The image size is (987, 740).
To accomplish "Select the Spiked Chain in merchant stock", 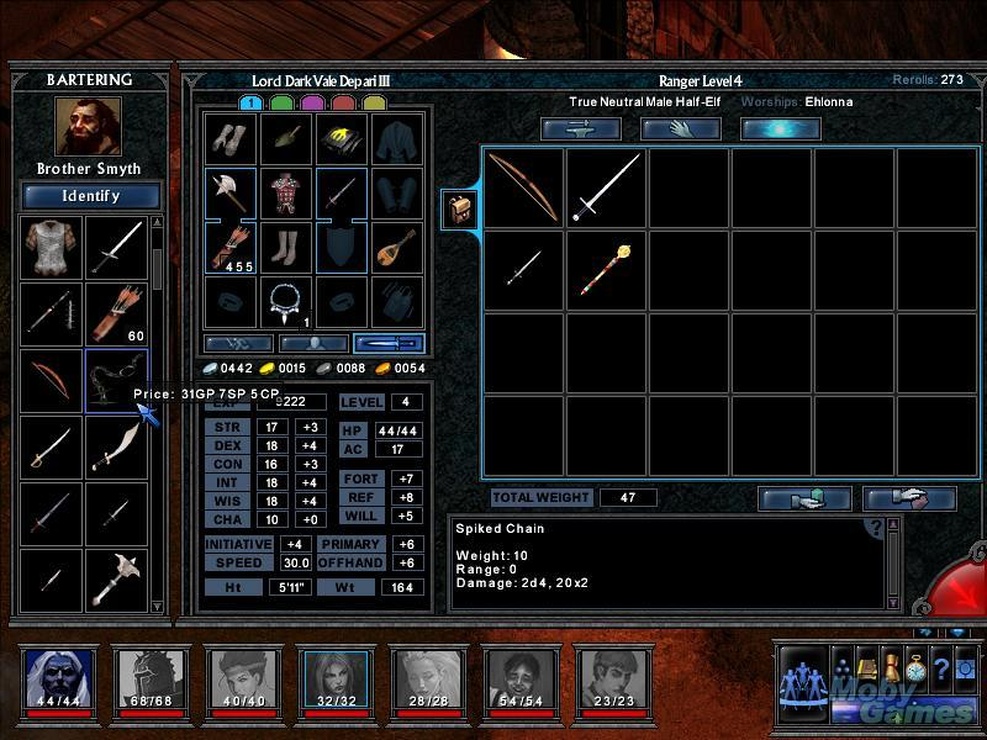I will 116,381.
